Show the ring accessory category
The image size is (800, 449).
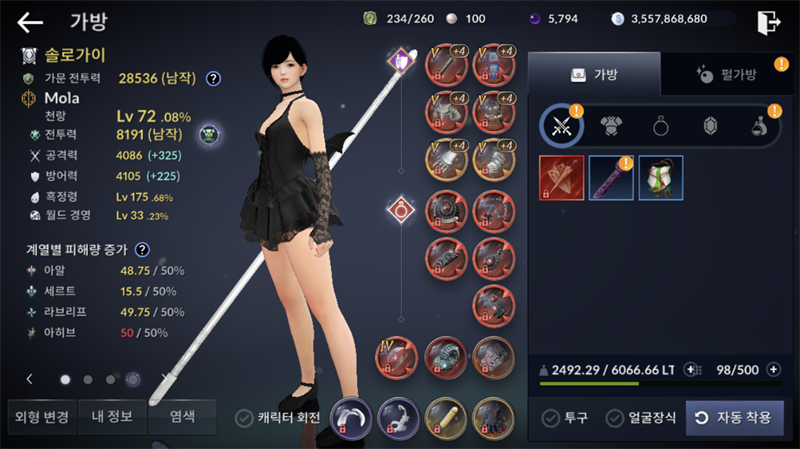click(x=661, y=126)
